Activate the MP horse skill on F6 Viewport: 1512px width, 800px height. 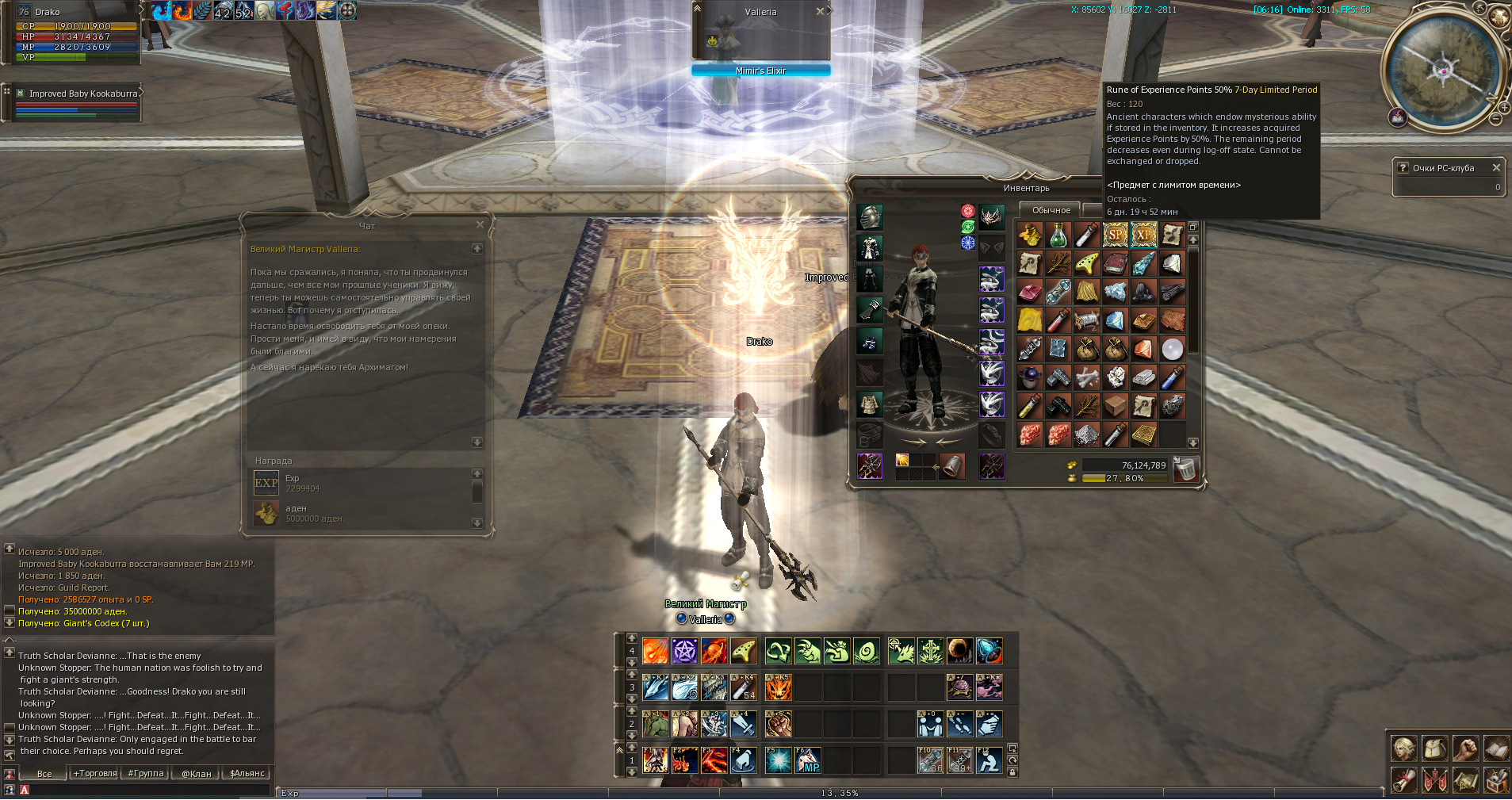(x=808, y=760)
